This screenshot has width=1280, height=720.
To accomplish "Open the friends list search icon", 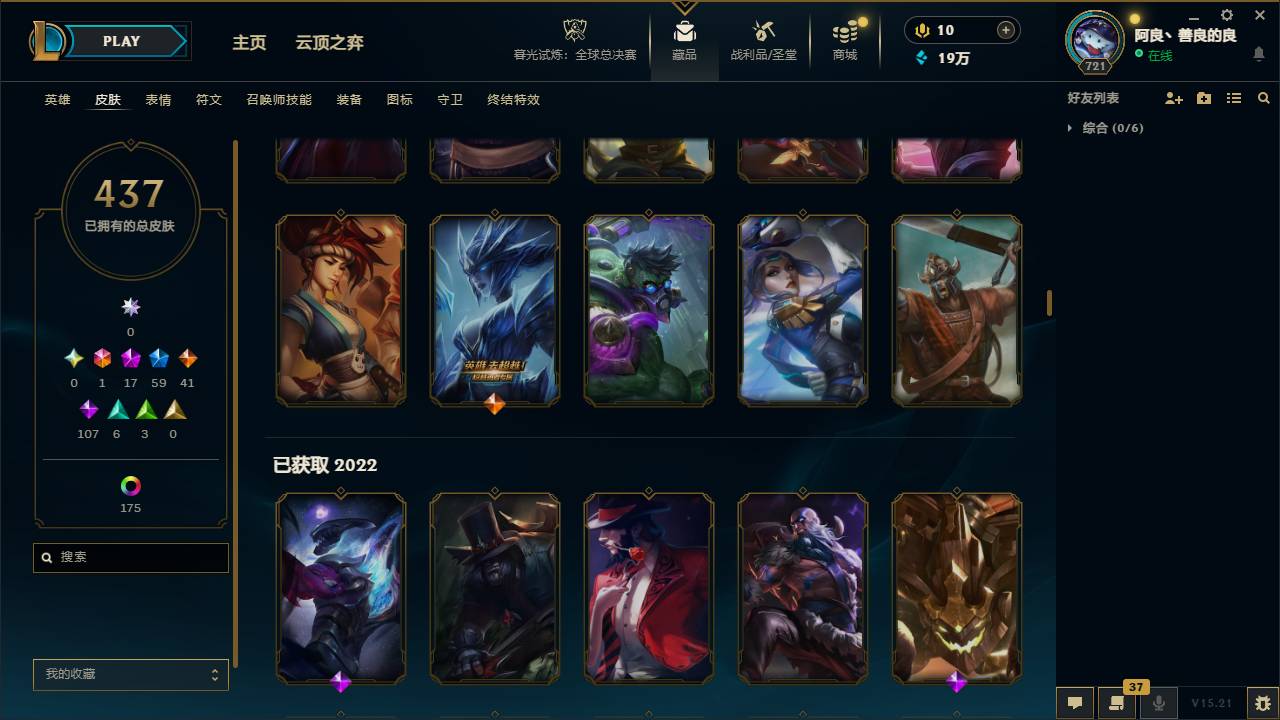I will coord(1263,97).
